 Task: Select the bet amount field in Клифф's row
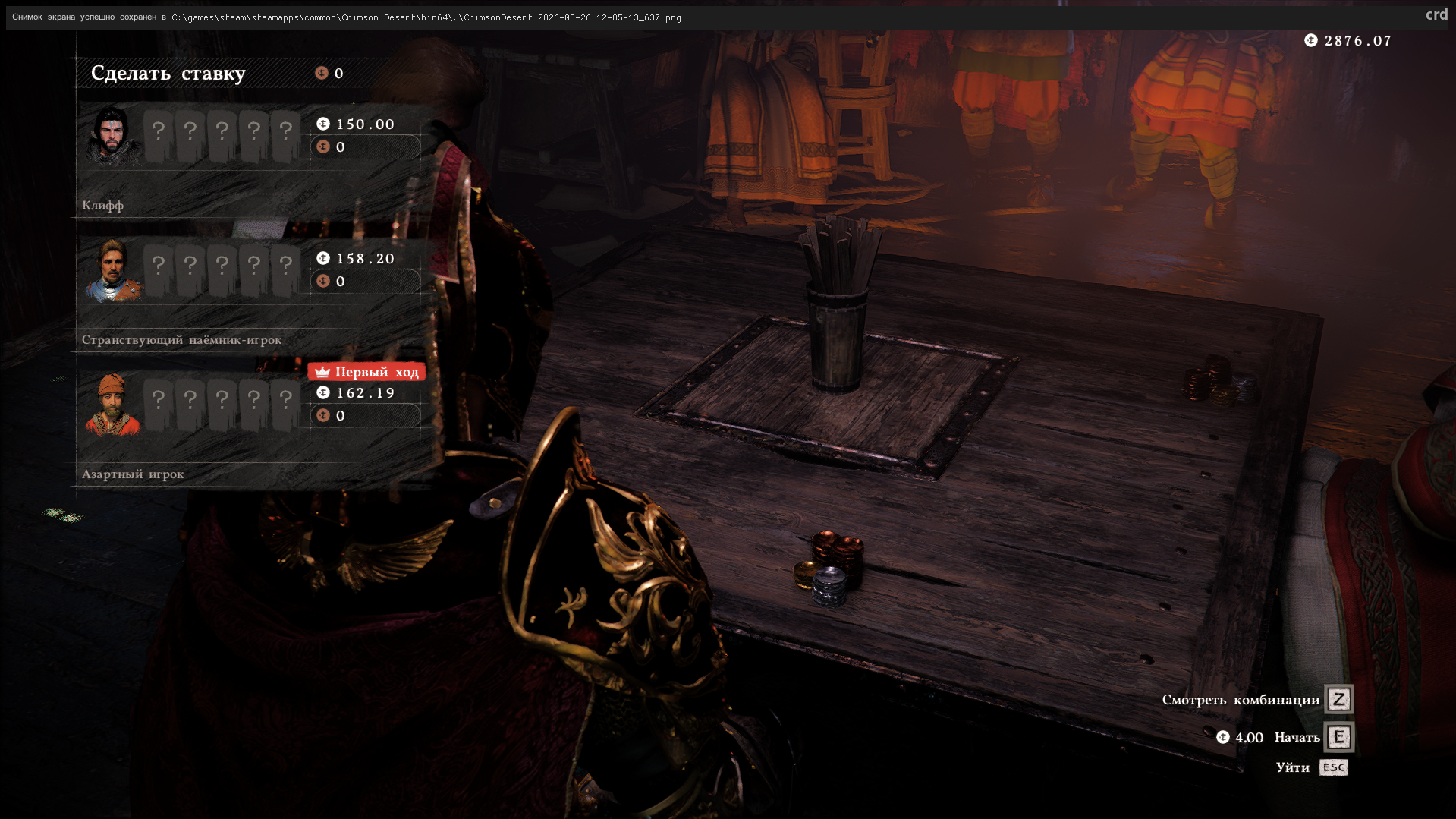366,147
